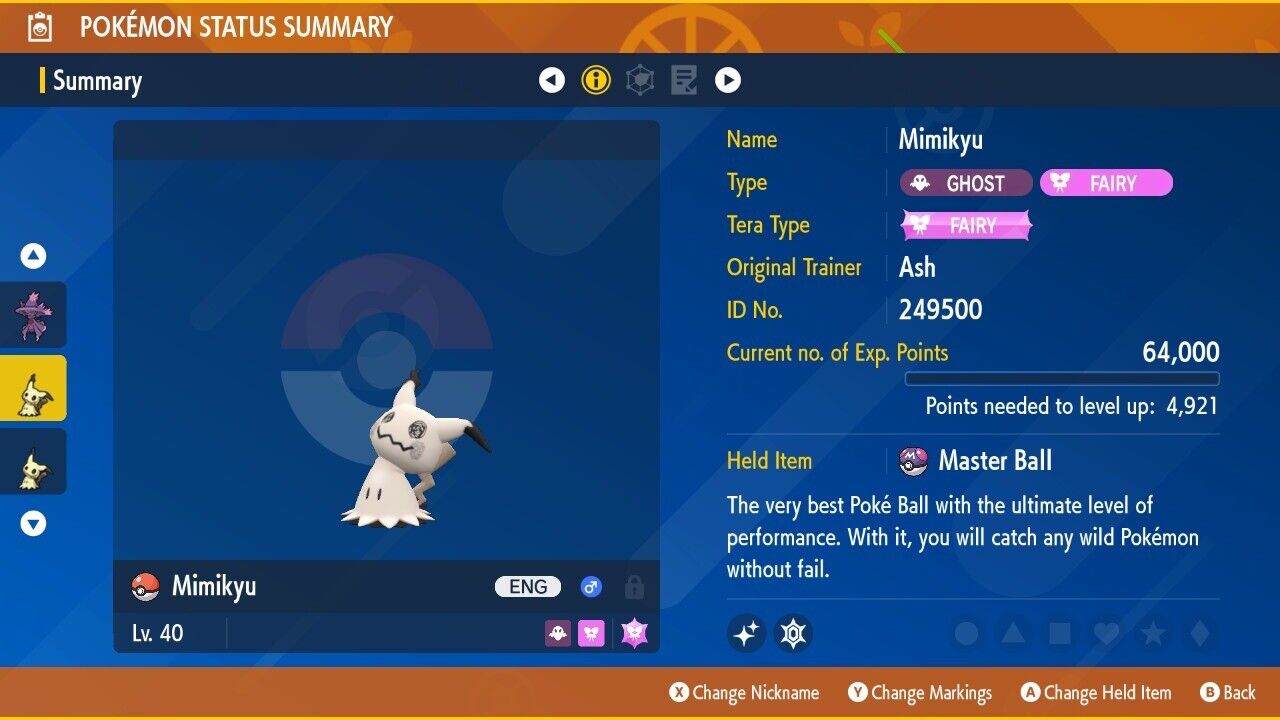Go Back from the summary

point(1228,692)
